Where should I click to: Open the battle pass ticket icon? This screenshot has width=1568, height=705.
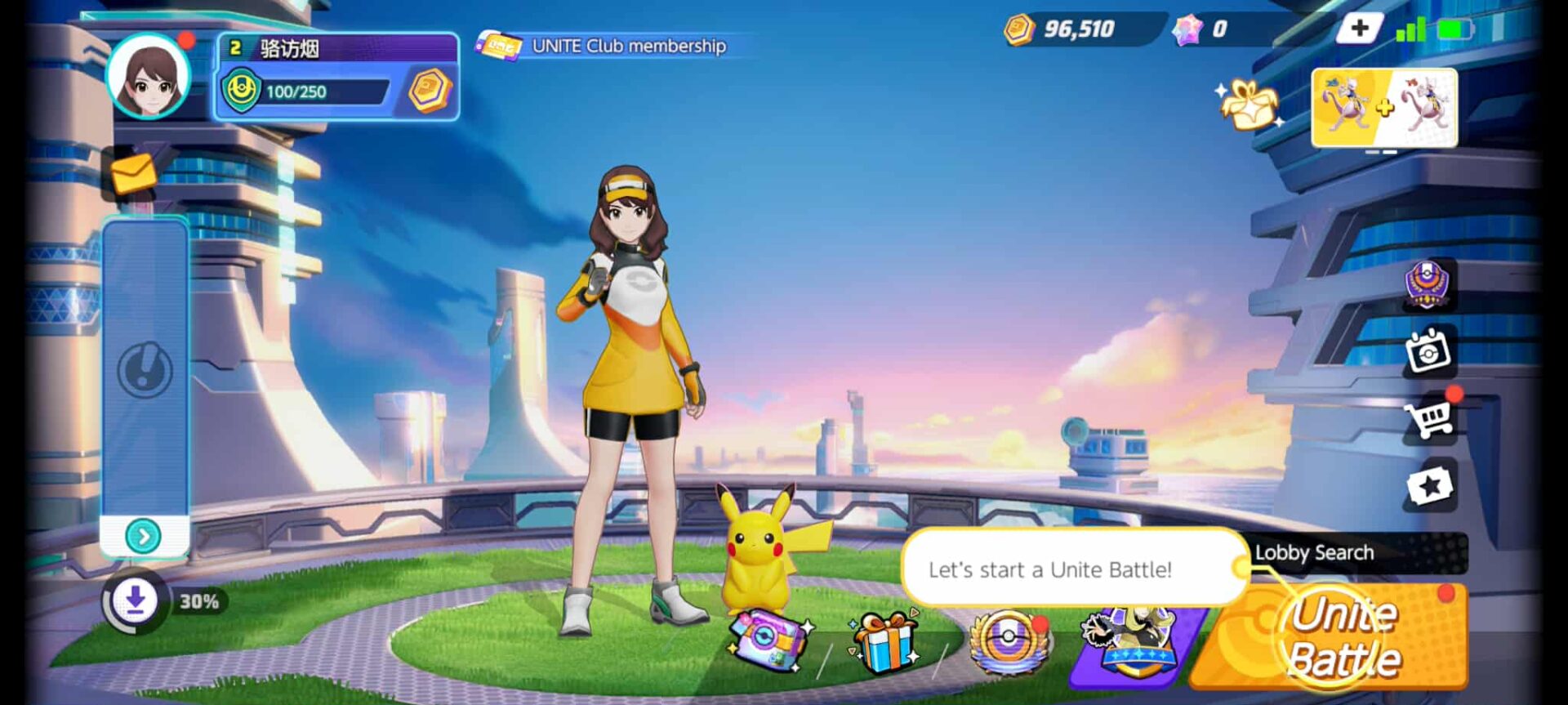[768, 641]
